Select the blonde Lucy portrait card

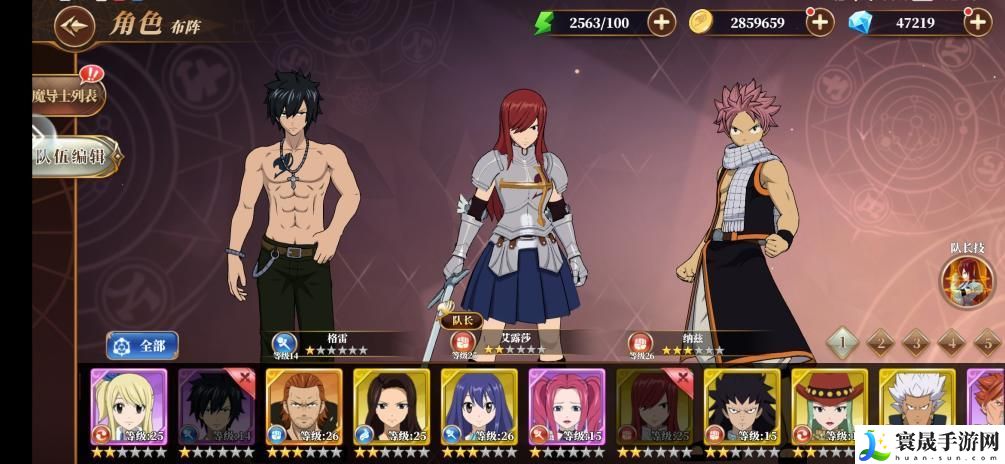129,406
